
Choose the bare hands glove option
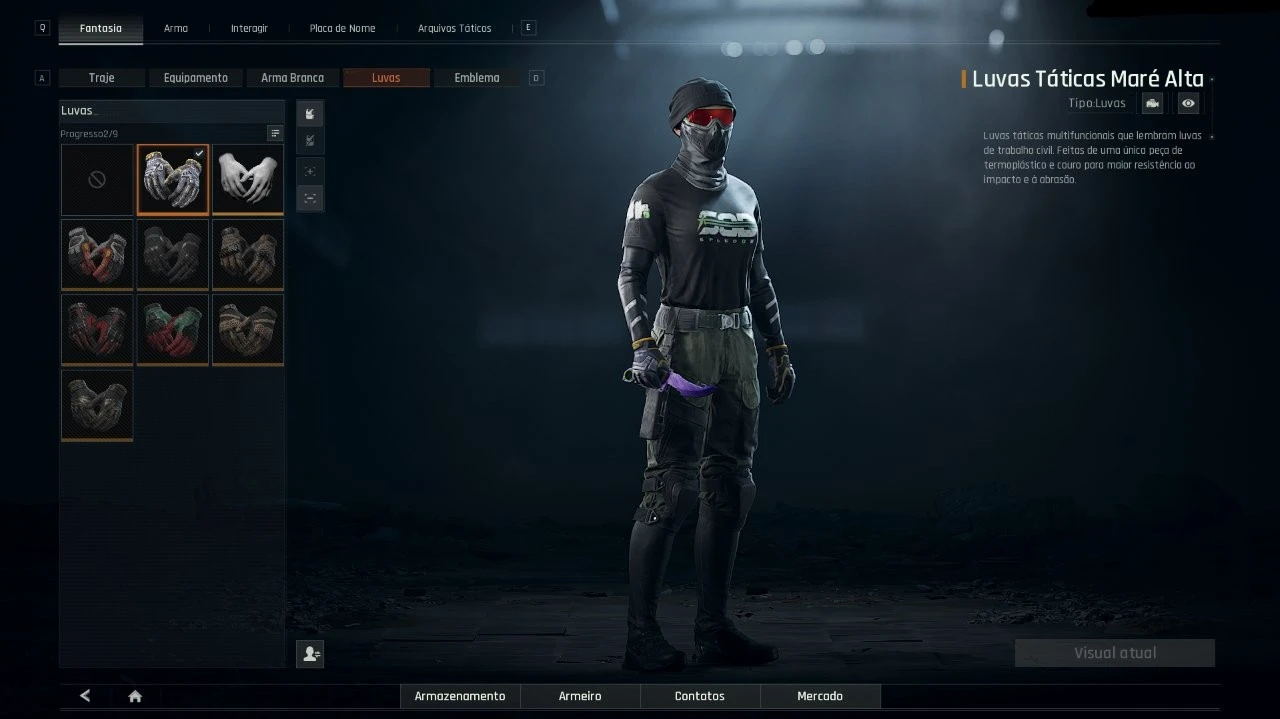point(248,180)
